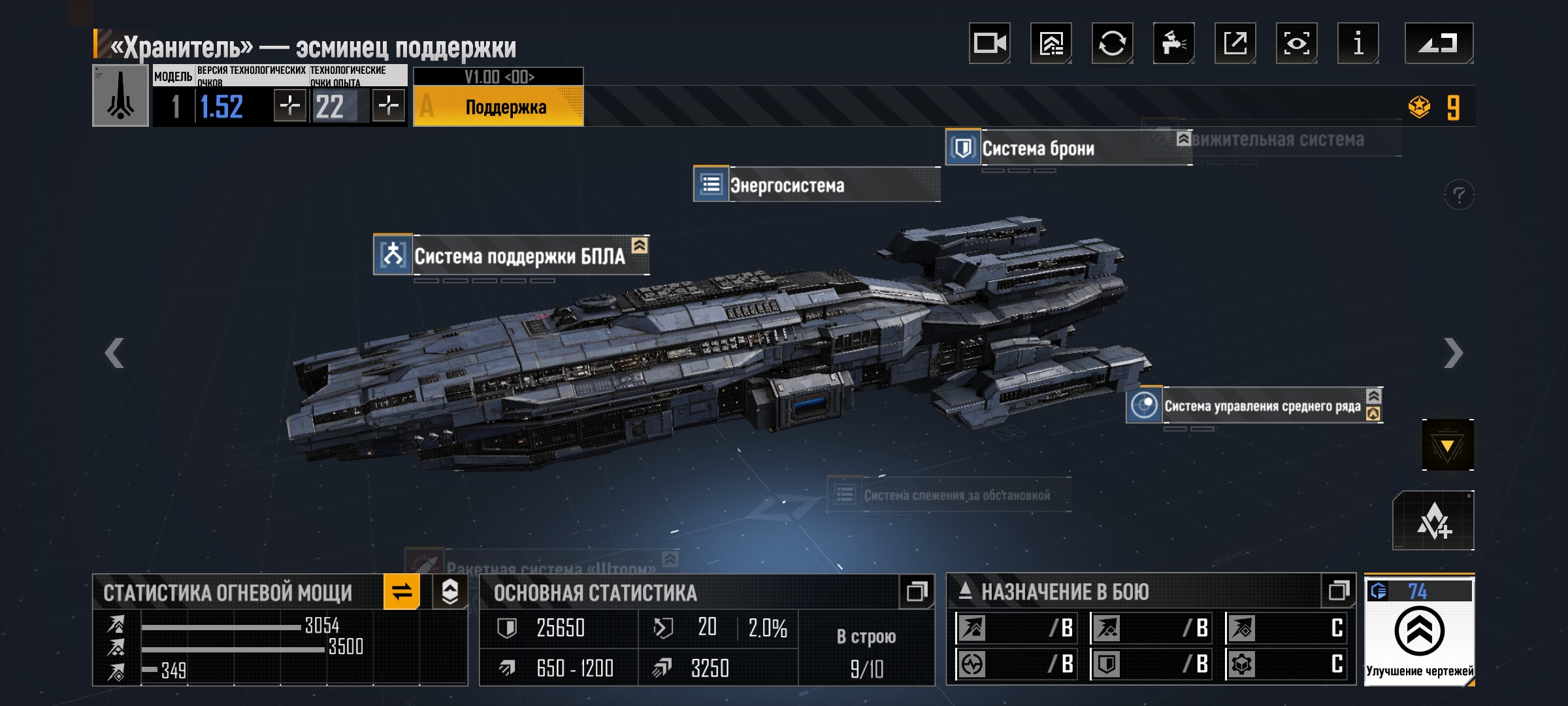Viewport: 1568px width, 706px height.
Task: Expand the Назначение в бою panel
Action: (x=1338, y=591)
